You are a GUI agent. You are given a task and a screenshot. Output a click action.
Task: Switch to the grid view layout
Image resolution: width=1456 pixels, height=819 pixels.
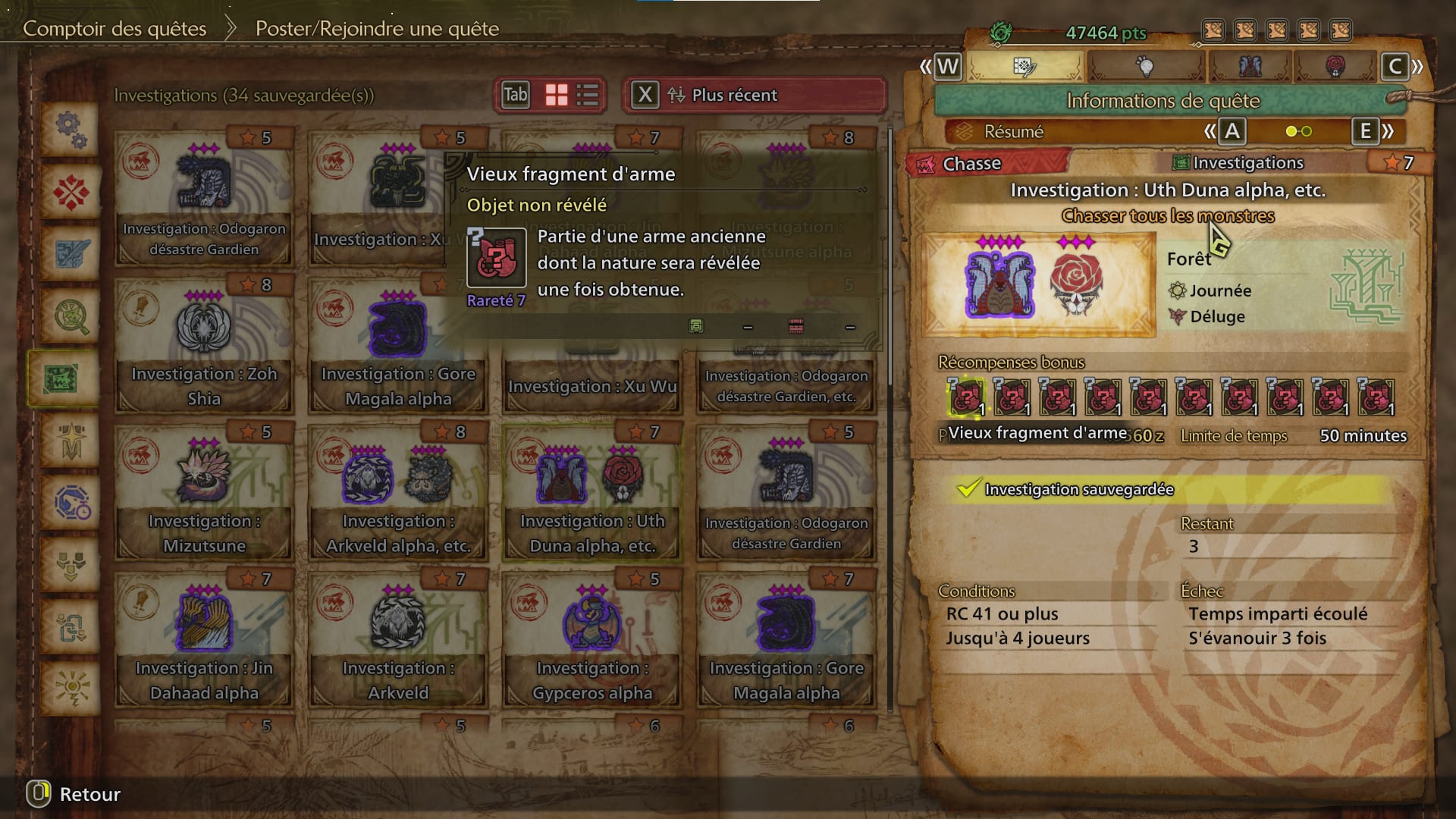557,95
